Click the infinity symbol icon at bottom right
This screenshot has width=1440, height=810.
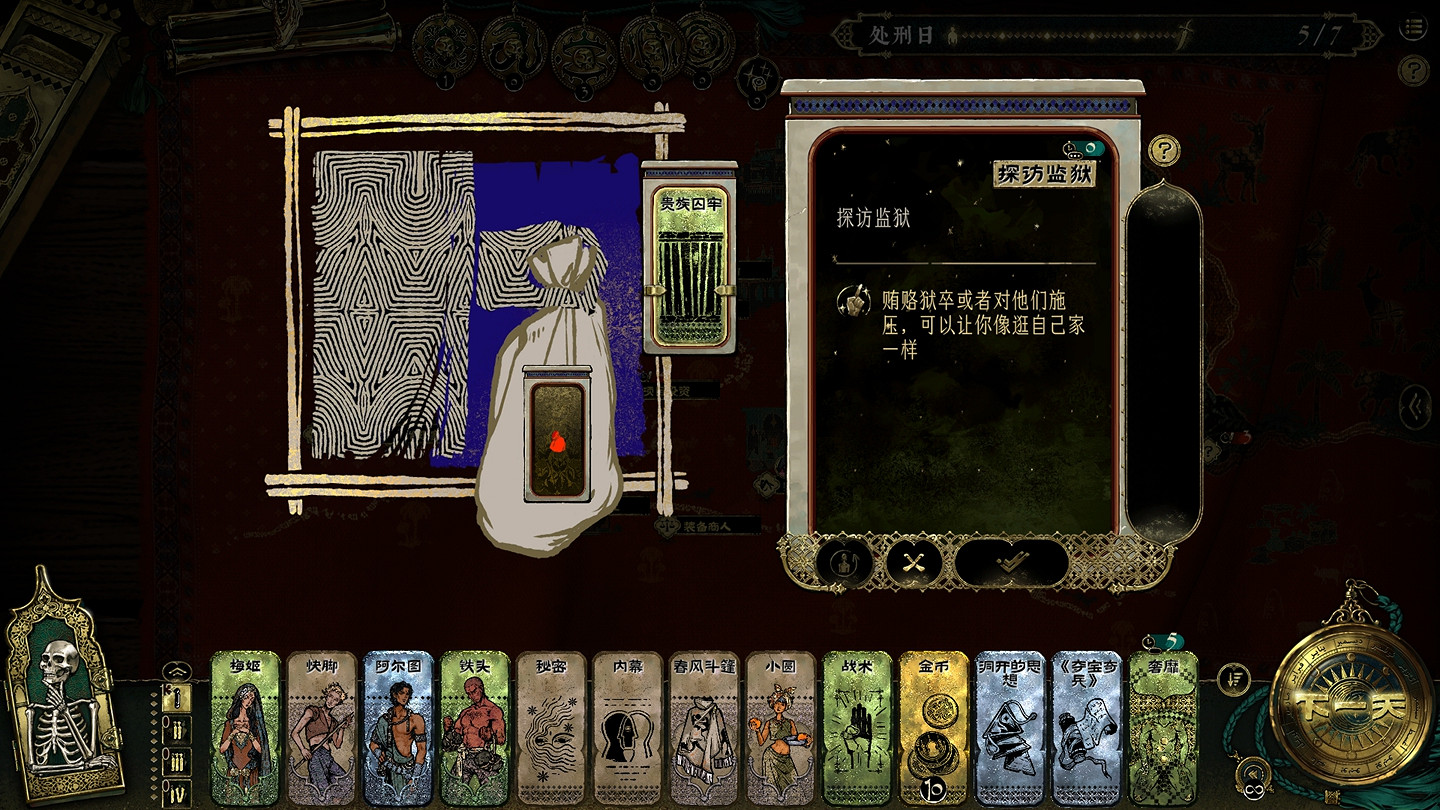tap(1254, 789)
